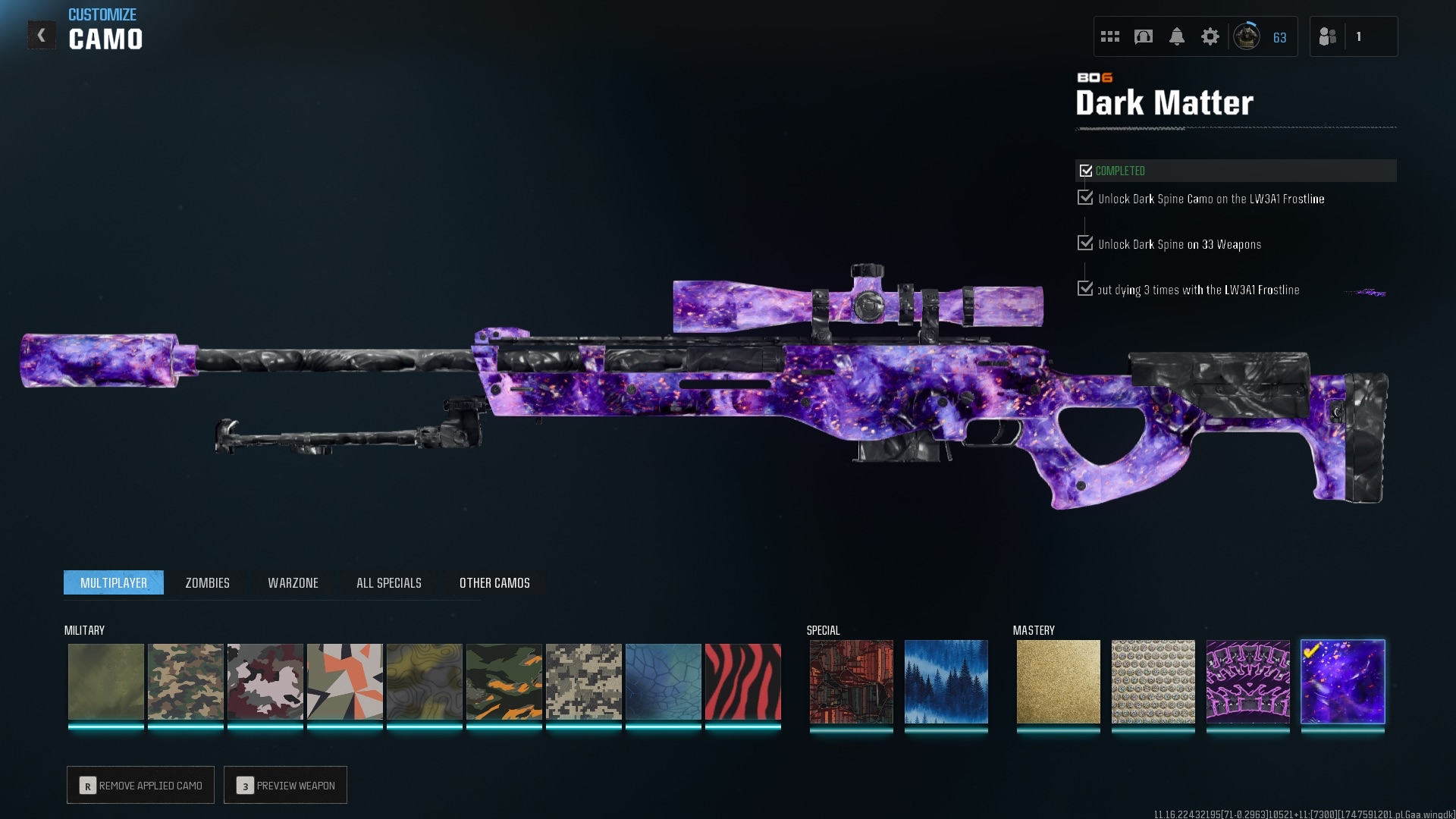The height and width of the screenshot is (819, 1456).
Task: Show the All Specials tab
Action: (388, 582)
